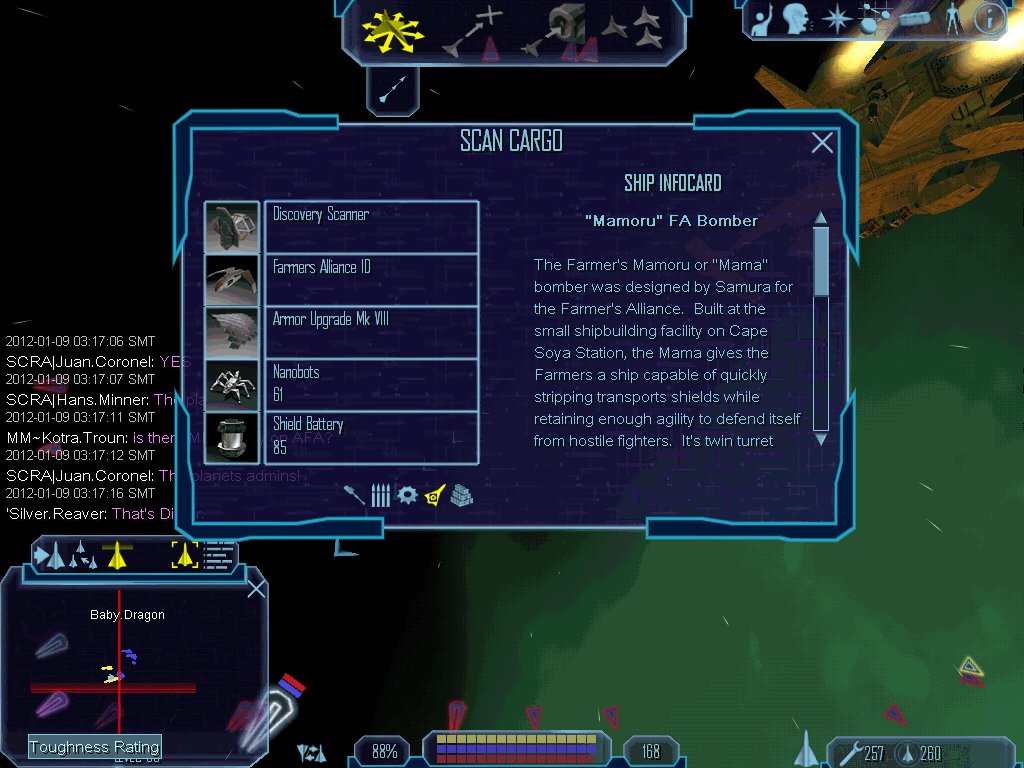Show weapons filter with the screwdriver icon
The height and width of the screenshot is (768, 1024).
pyautogui.click(x=353, y=495)
